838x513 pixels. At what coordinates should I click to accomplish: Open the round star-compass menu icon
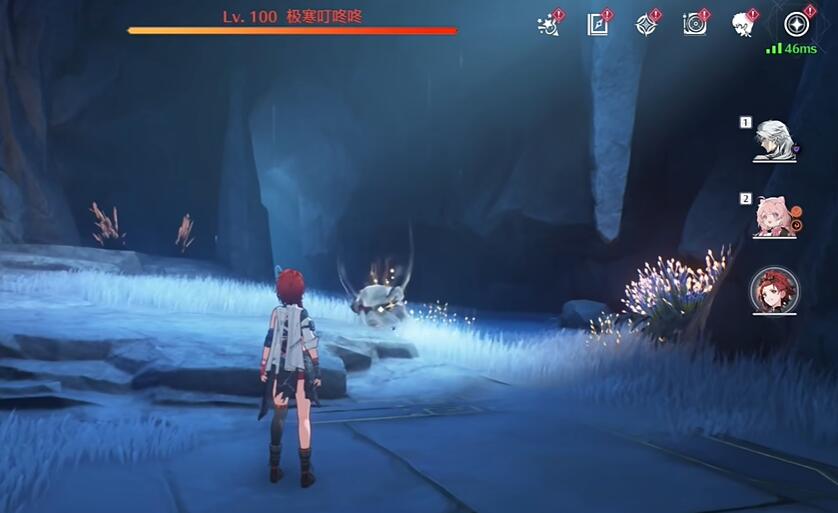pyautogui.click(x=796, y=24)
